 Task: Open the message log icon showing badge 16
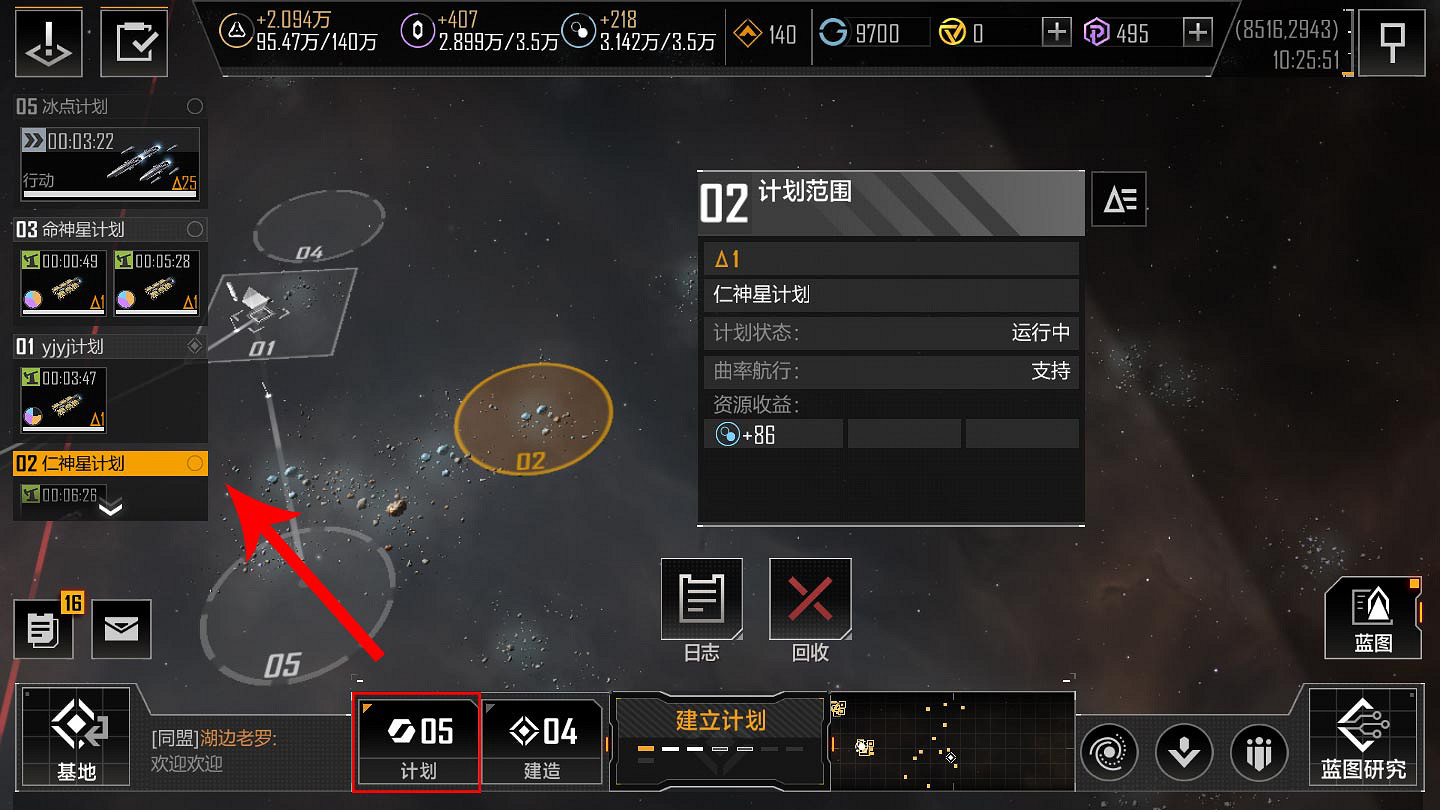tap(44, 629)
